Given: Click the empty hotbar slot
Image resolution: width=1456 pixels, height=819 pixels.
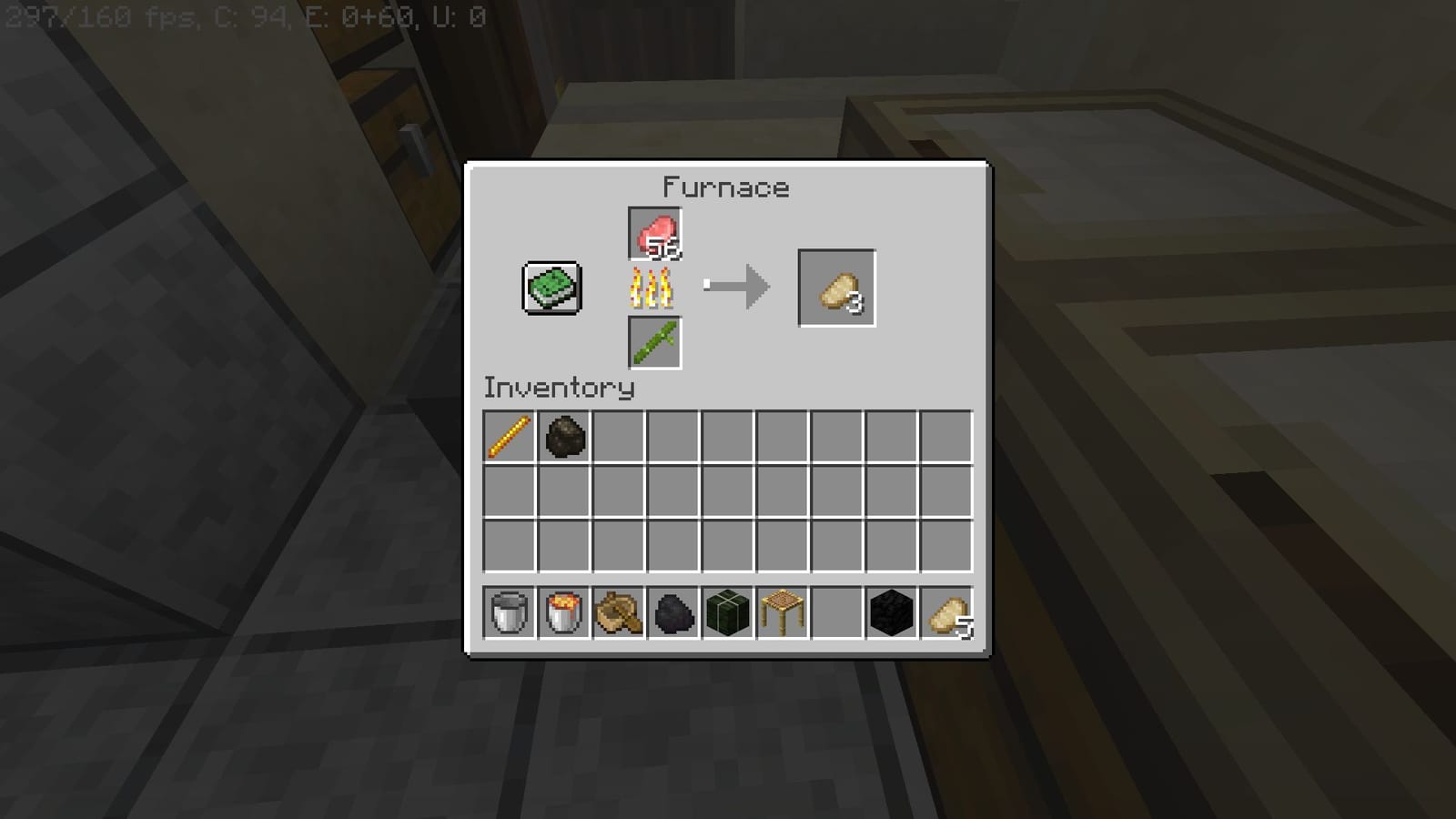Looking at the screenshot, I should click(835, 612).
